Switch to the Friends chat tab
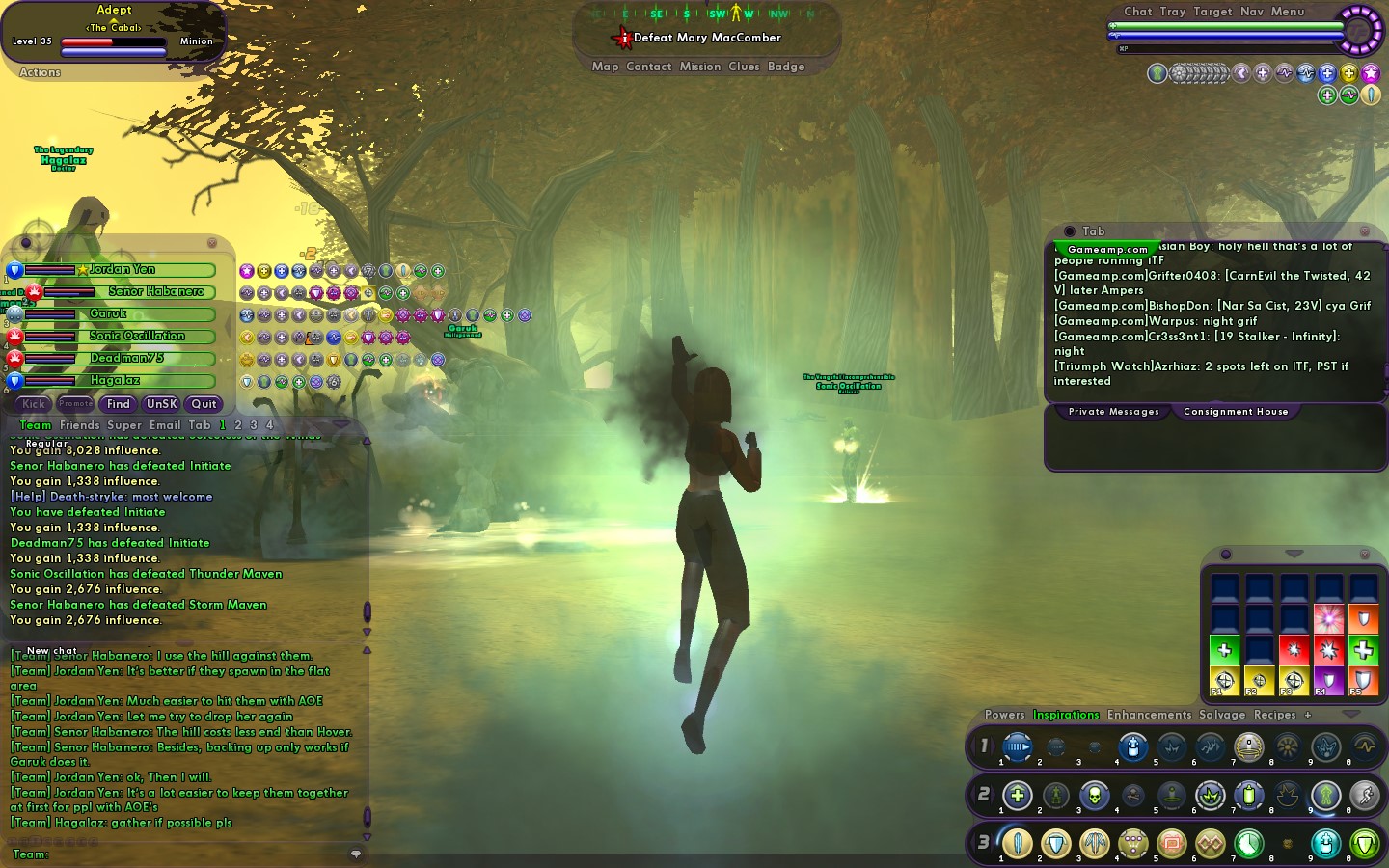Viewport: 1389px width, 868px height. coord(79,425)
